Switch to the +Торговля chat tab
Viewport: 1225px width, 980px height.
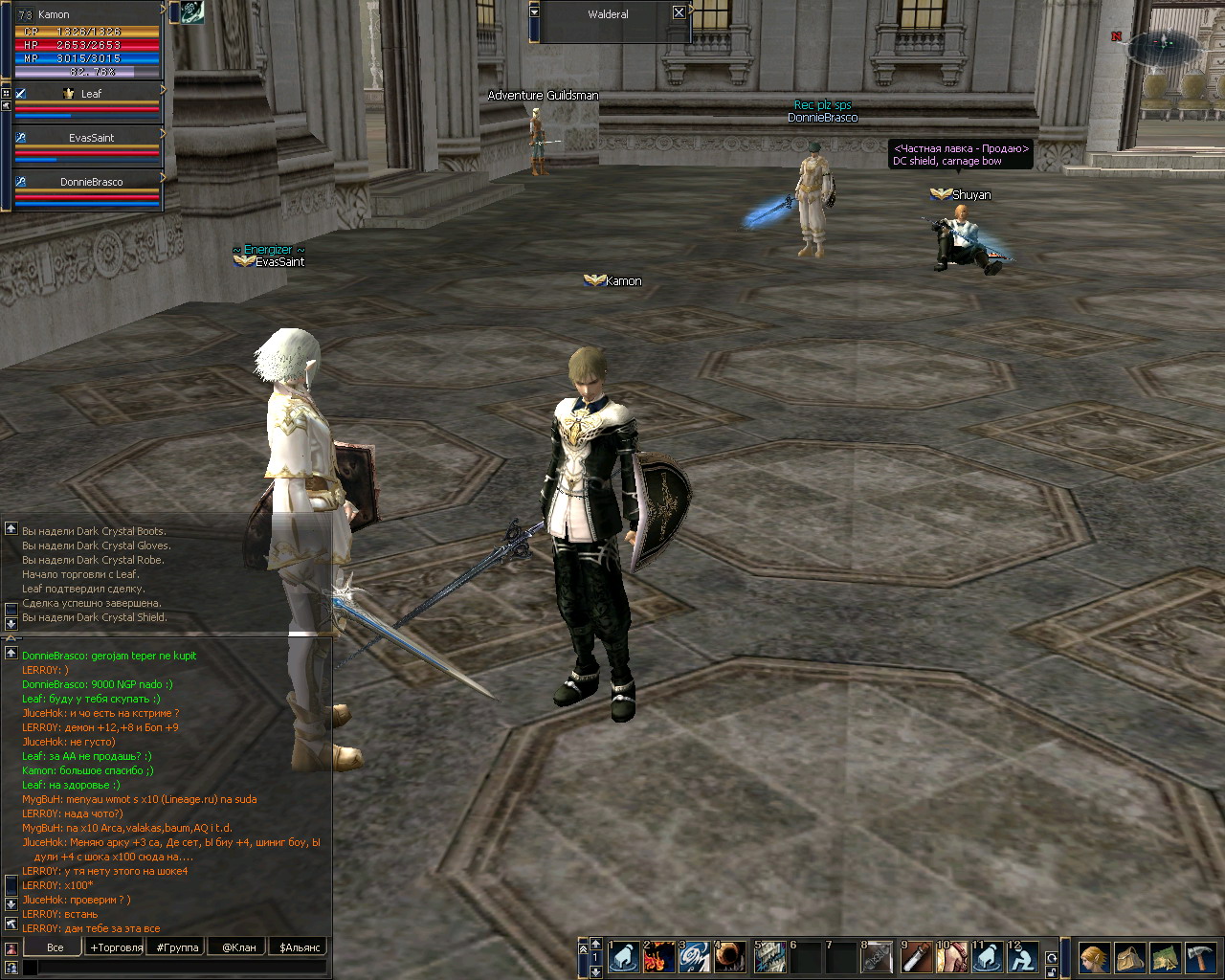[116, 947]
